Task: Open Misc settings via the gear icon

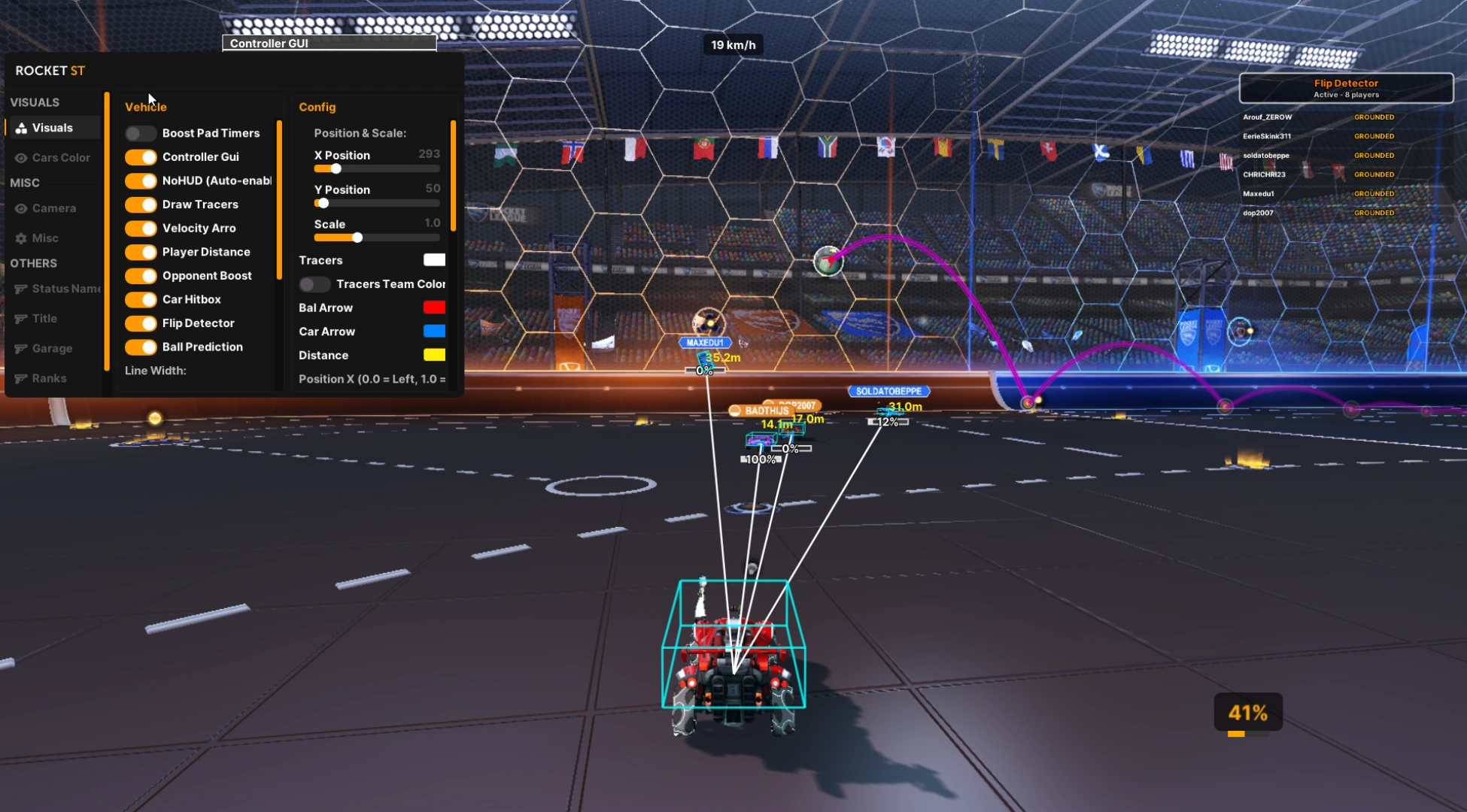Action: (x=21, y=238)
